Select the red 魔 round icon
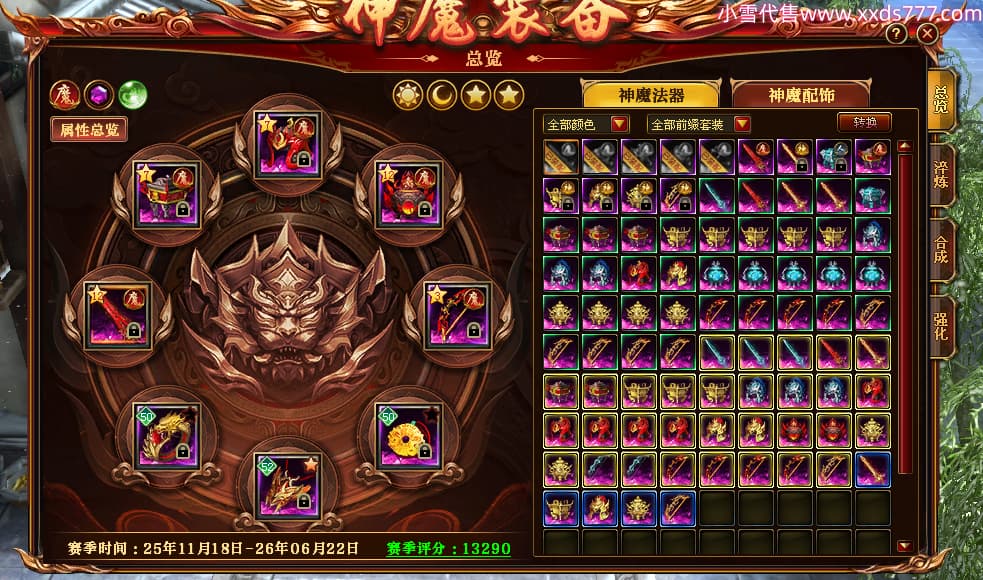 (x=64, y=95)
